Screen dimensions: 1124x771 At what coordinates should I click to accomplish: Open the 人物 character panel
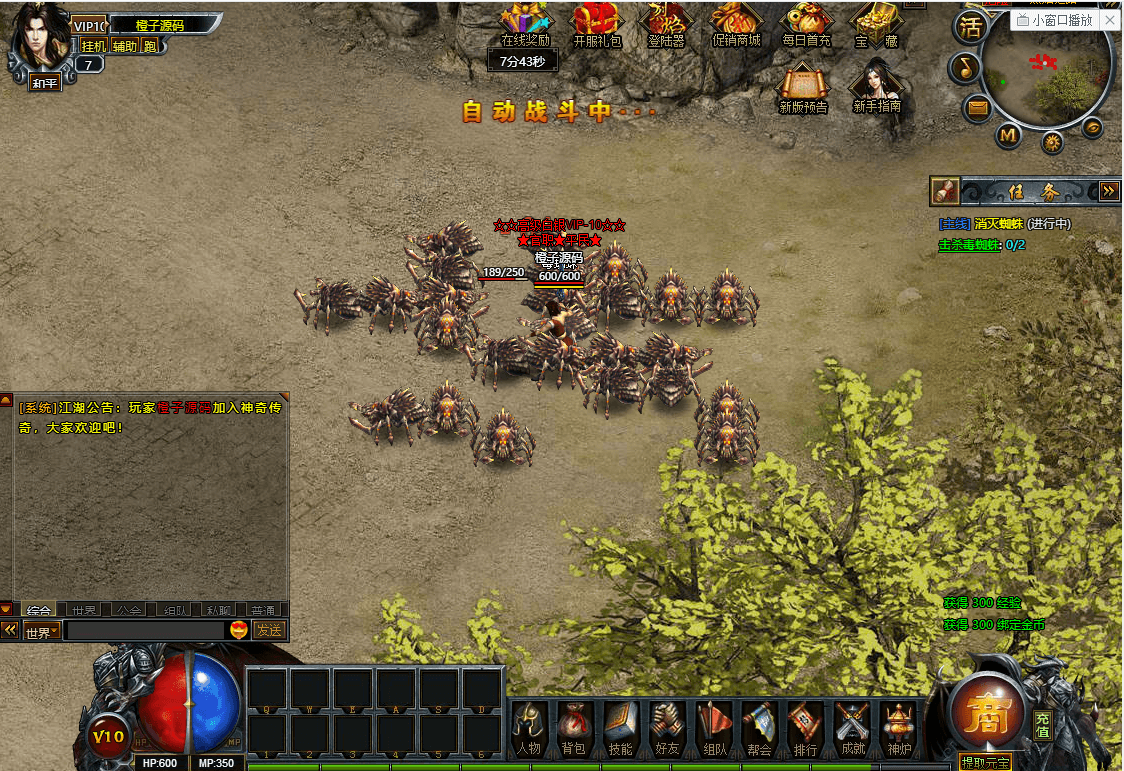point(528,727)
